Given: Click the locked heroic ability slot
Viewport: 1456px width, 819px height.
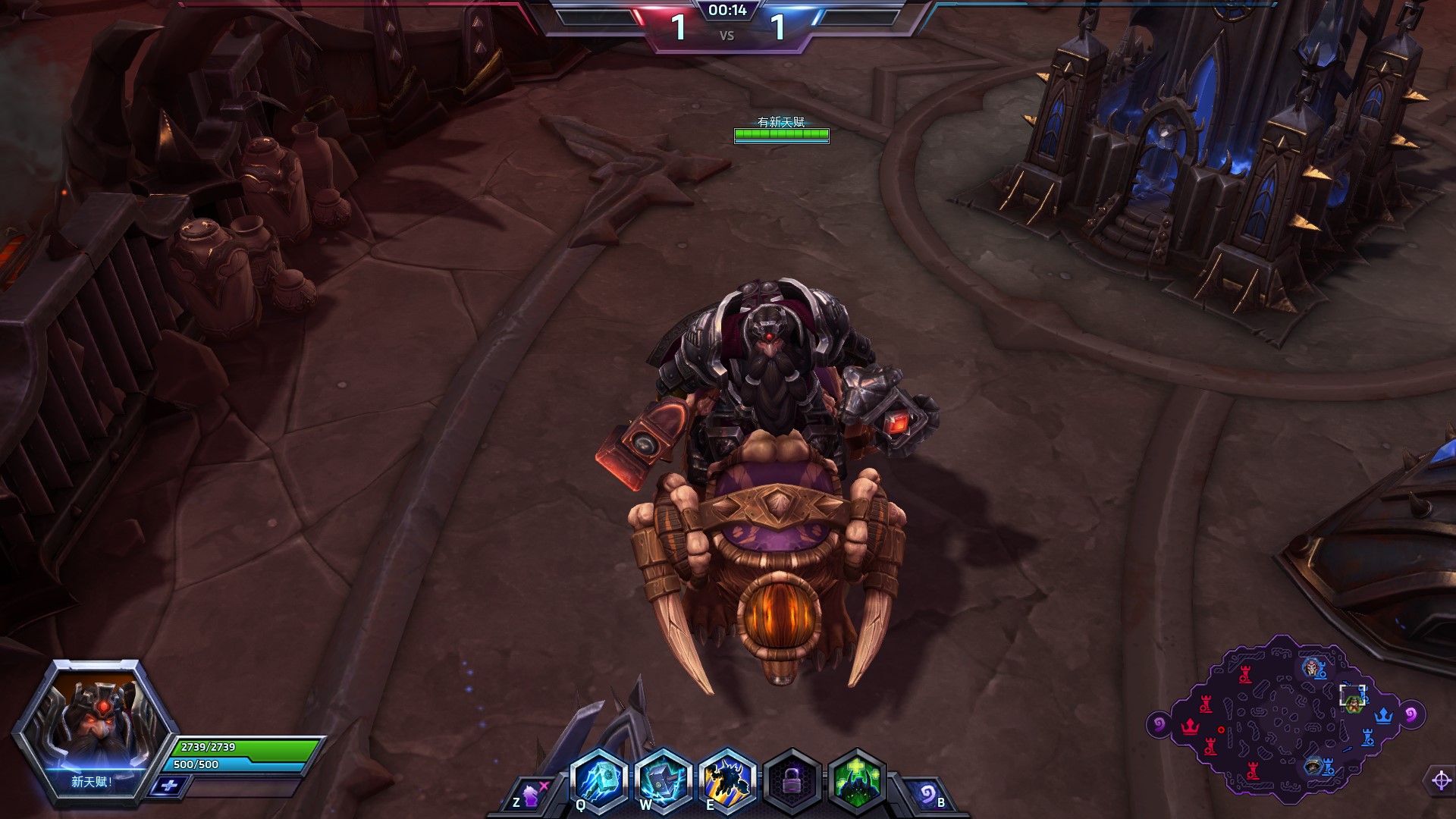Looking at the screenshot, I should 792,780.
